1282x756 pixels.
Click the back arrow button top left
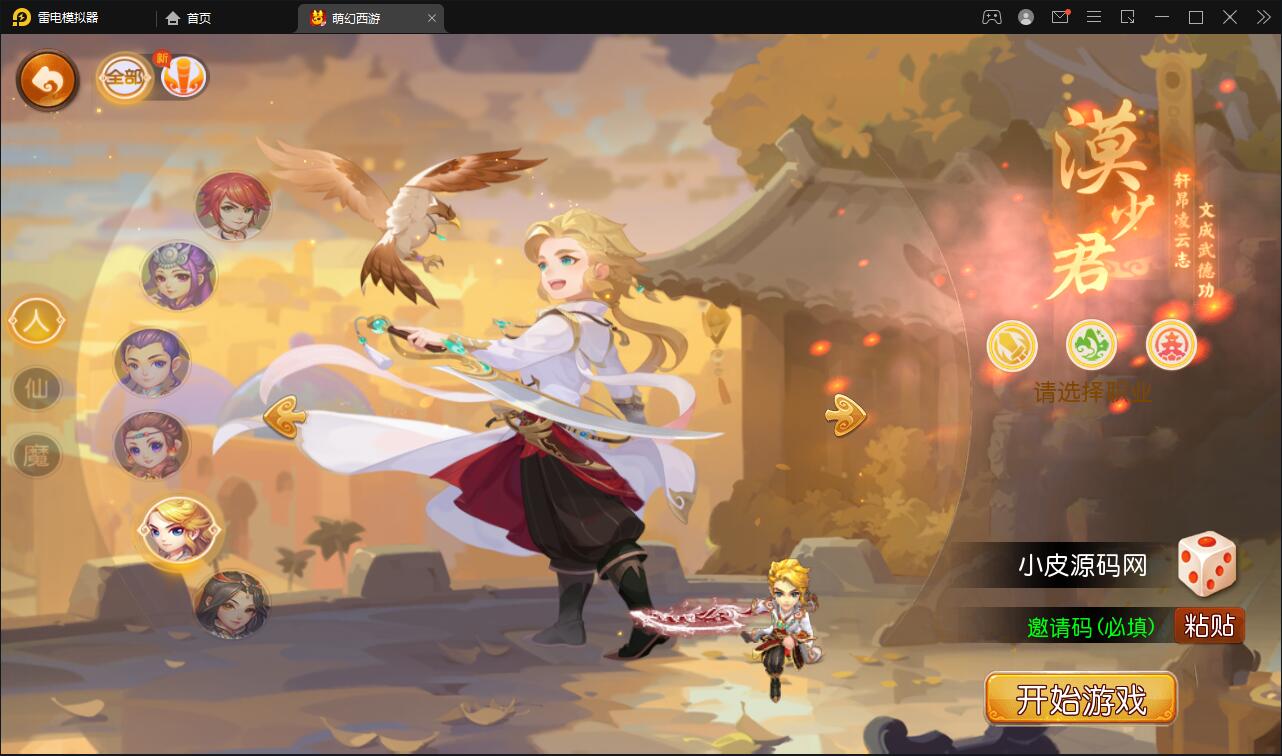click(47, 79)
